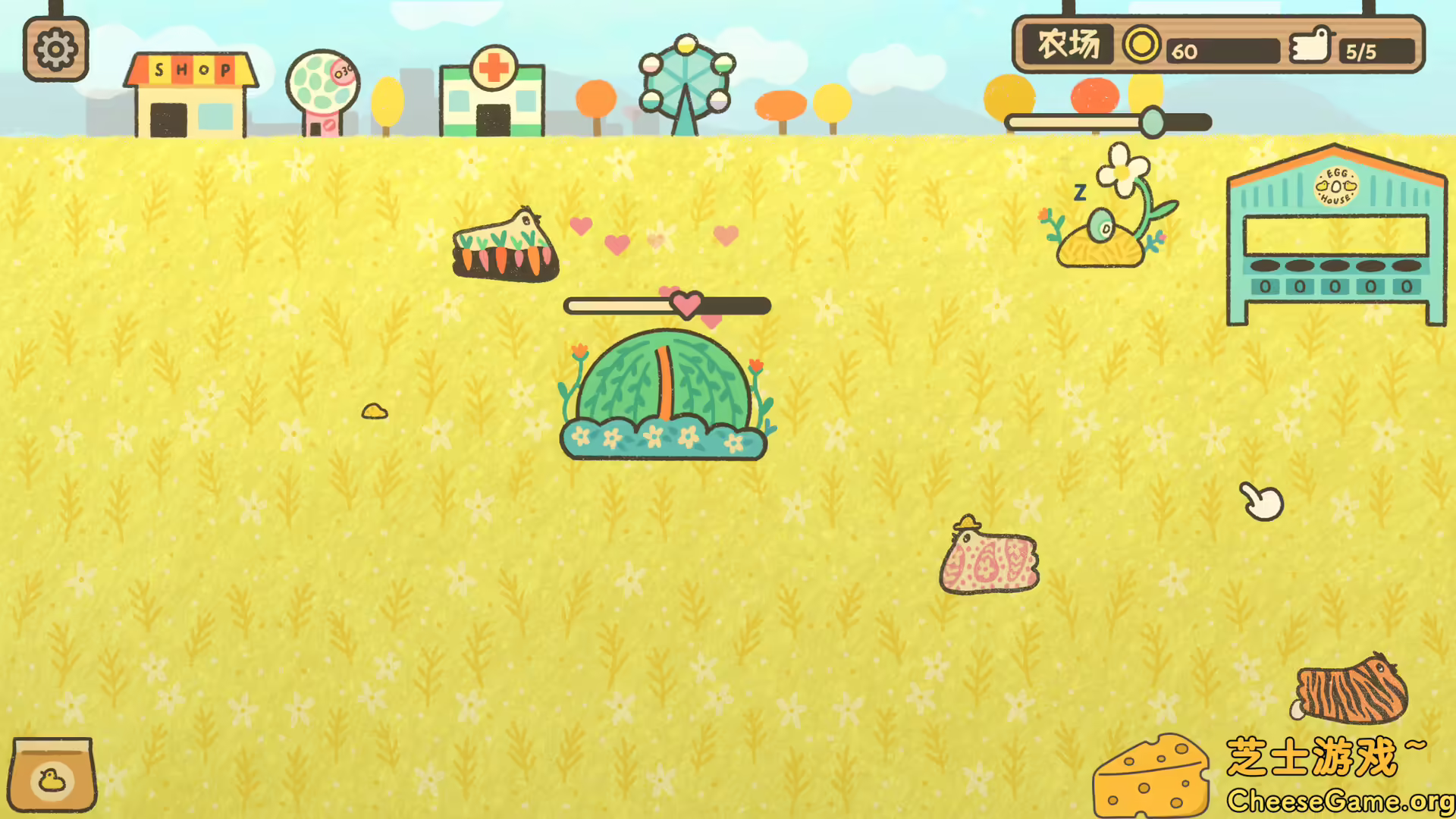
Task: Select the SHOP building
Action: click(x=188, y=95)
